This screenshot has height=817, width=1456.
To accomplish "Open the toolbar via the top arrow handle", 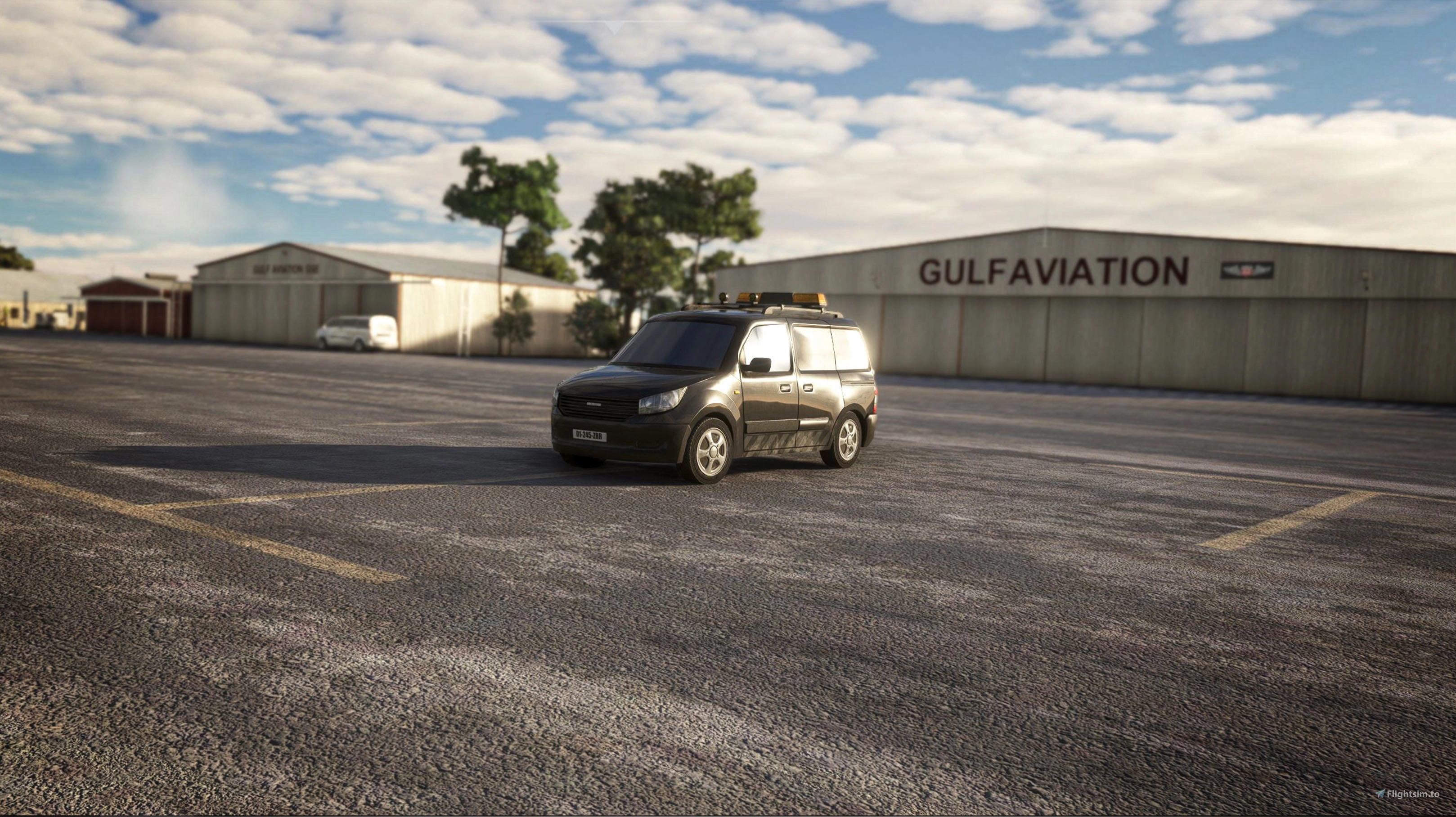I will [614, 27].
